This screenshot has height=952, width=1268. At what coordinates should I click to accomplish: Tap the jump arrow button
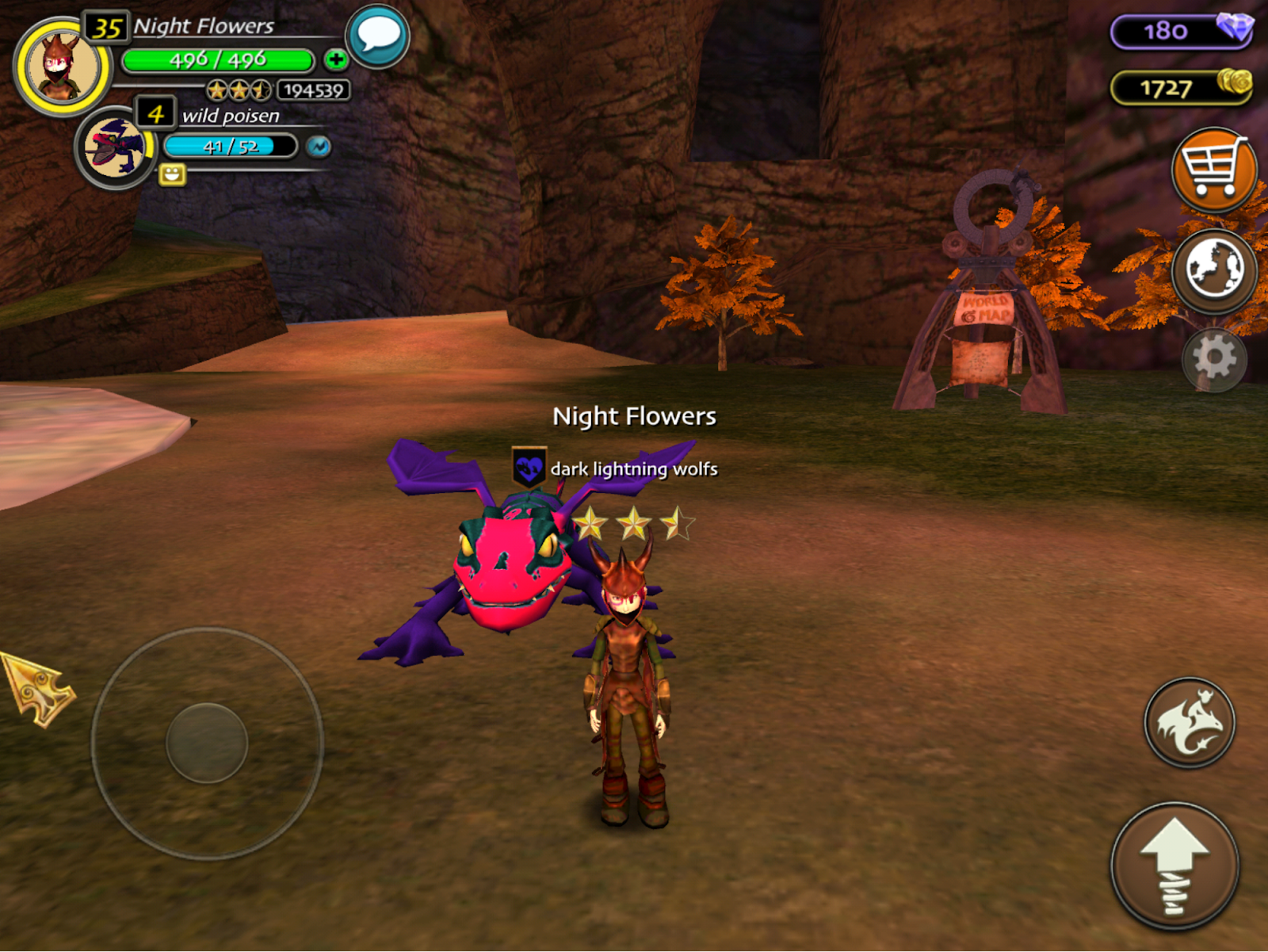[x=1174, y=866]
